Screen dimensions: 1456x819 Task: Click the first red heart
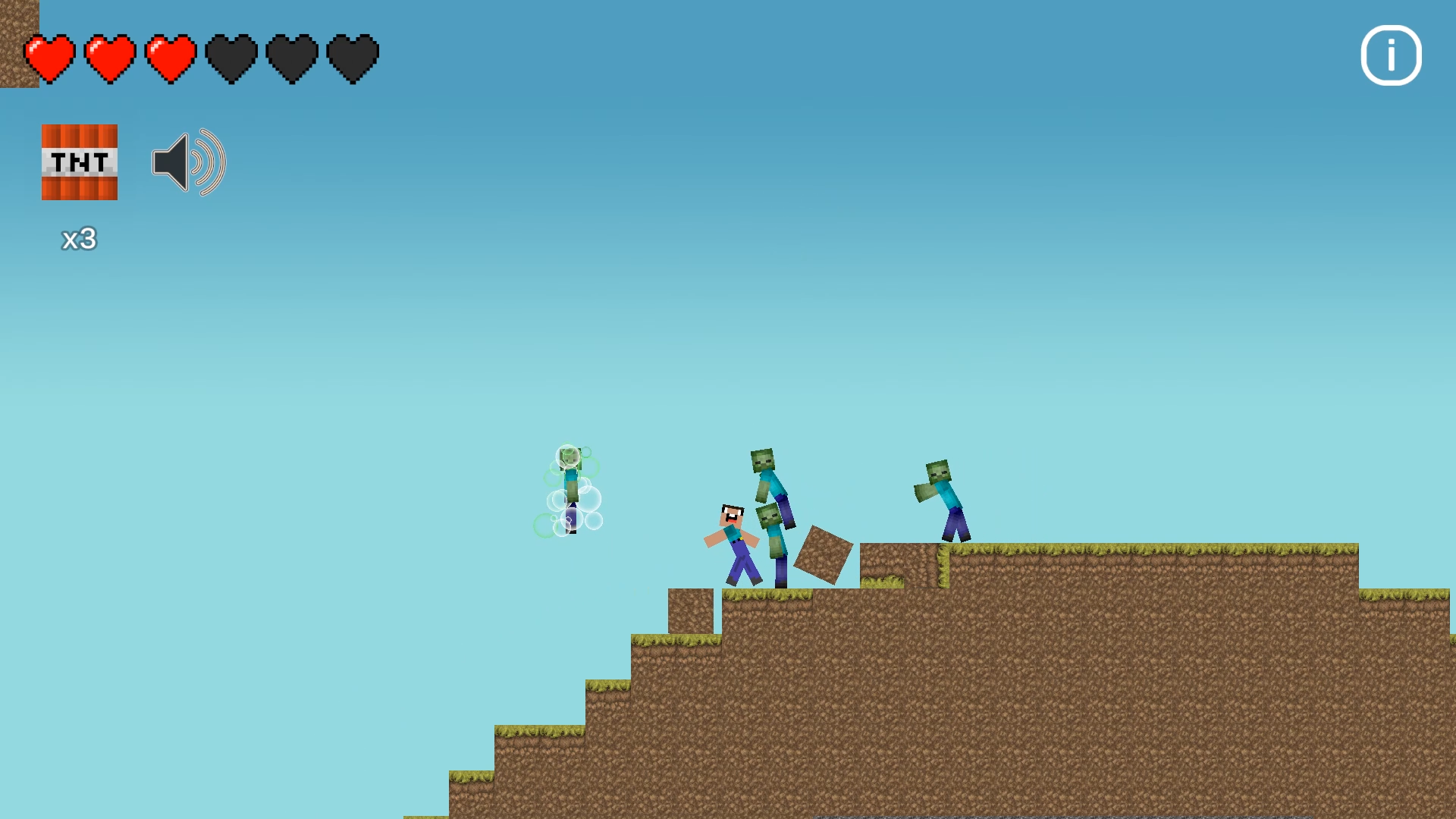[x=49, y=58]
